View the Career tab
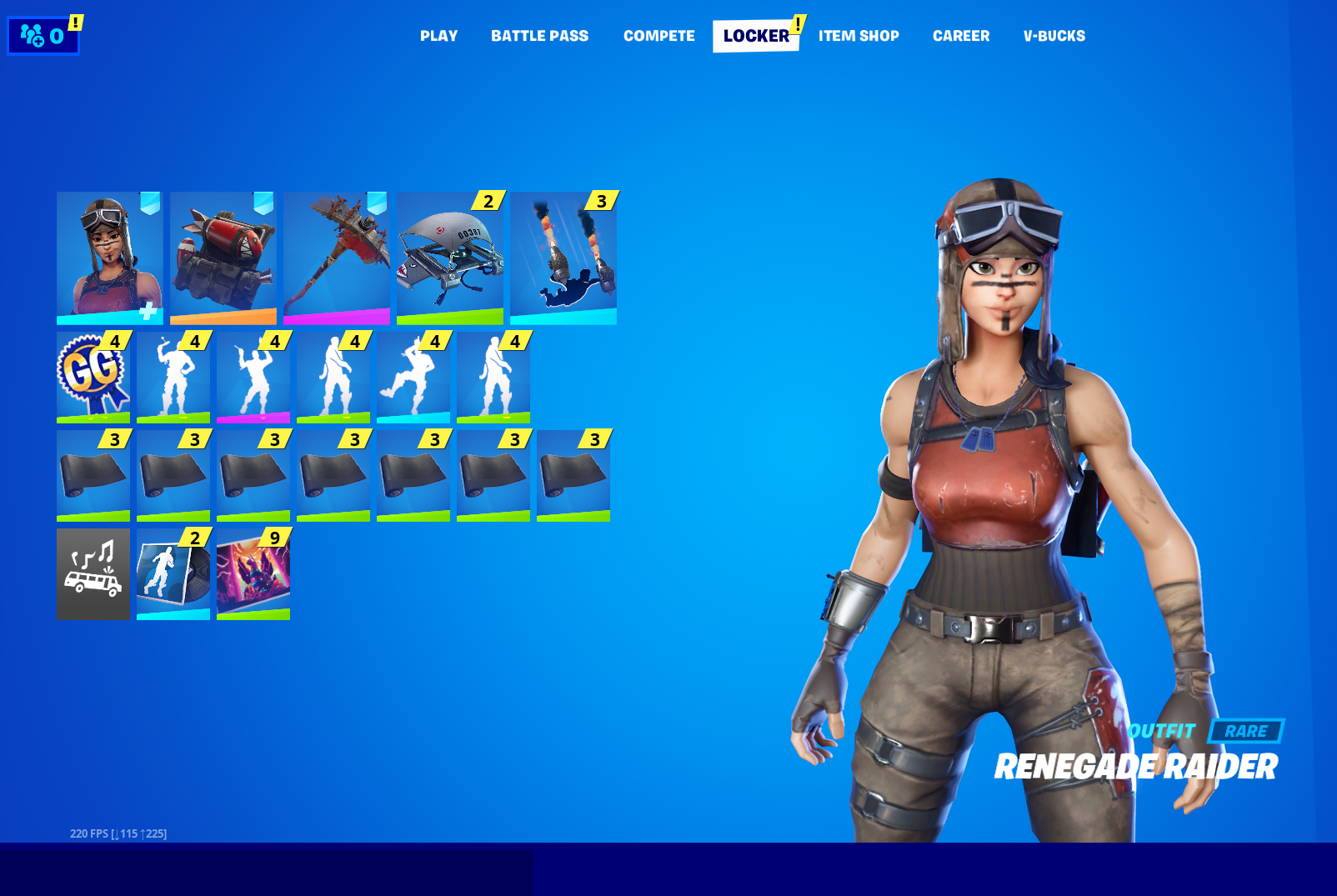 tap(960, 36)
